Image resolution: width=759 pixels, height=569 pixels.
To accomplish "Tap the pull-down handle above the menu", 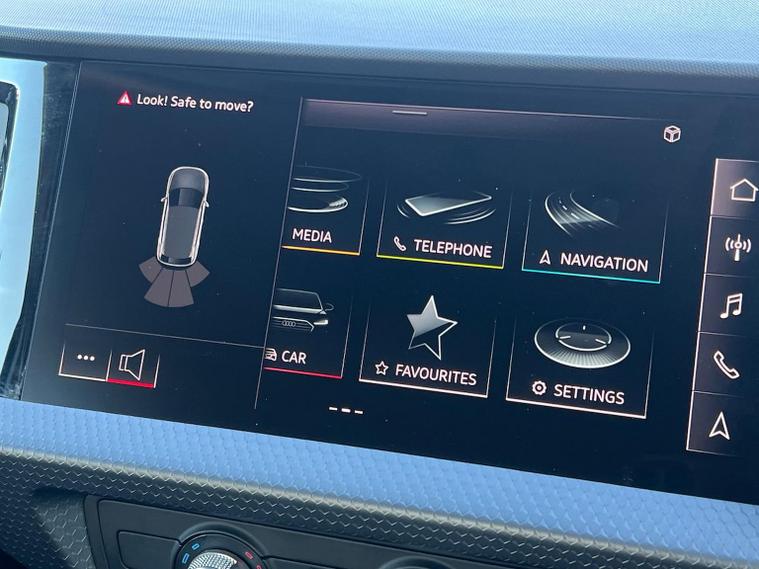I will [x=409, y=112].
